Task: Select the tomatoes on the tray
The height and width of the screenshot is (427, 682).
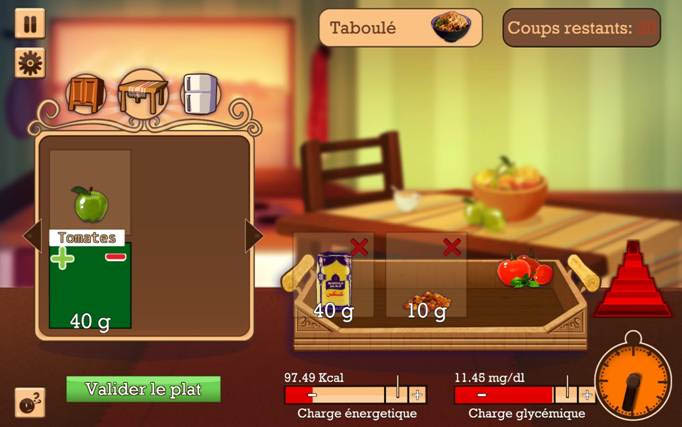Action: [523, 270]
